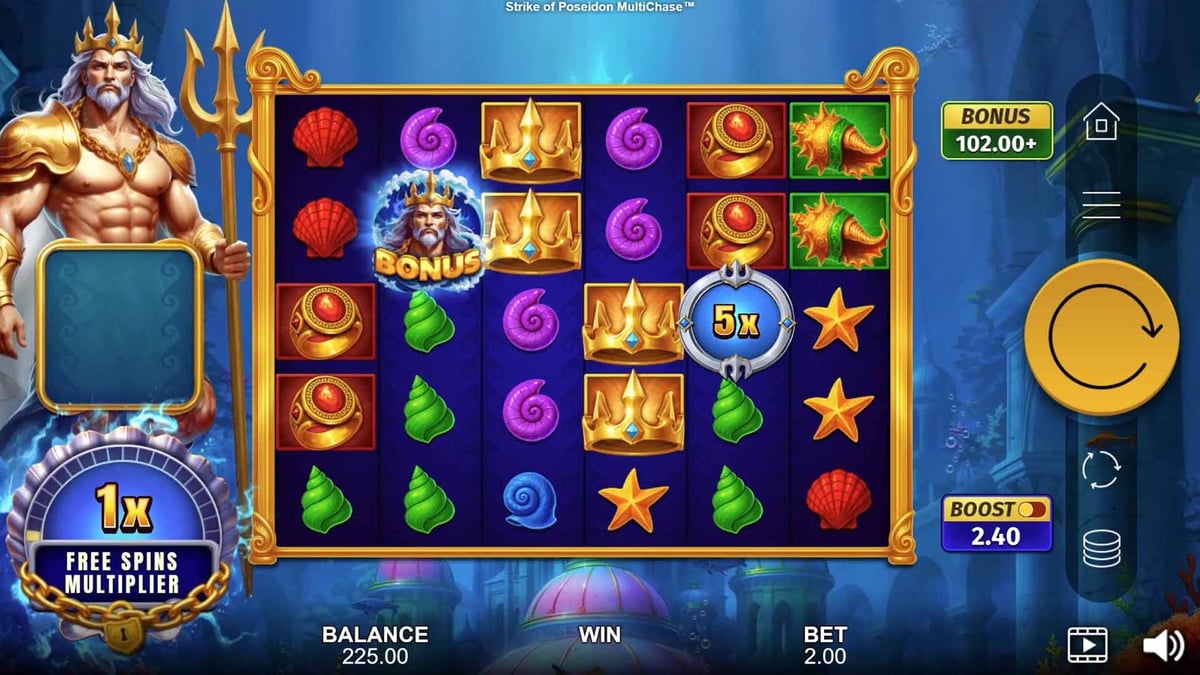The image size is (1200, 675).
Task: Open bet settings coin stack icon
Action: [1101, 548]
